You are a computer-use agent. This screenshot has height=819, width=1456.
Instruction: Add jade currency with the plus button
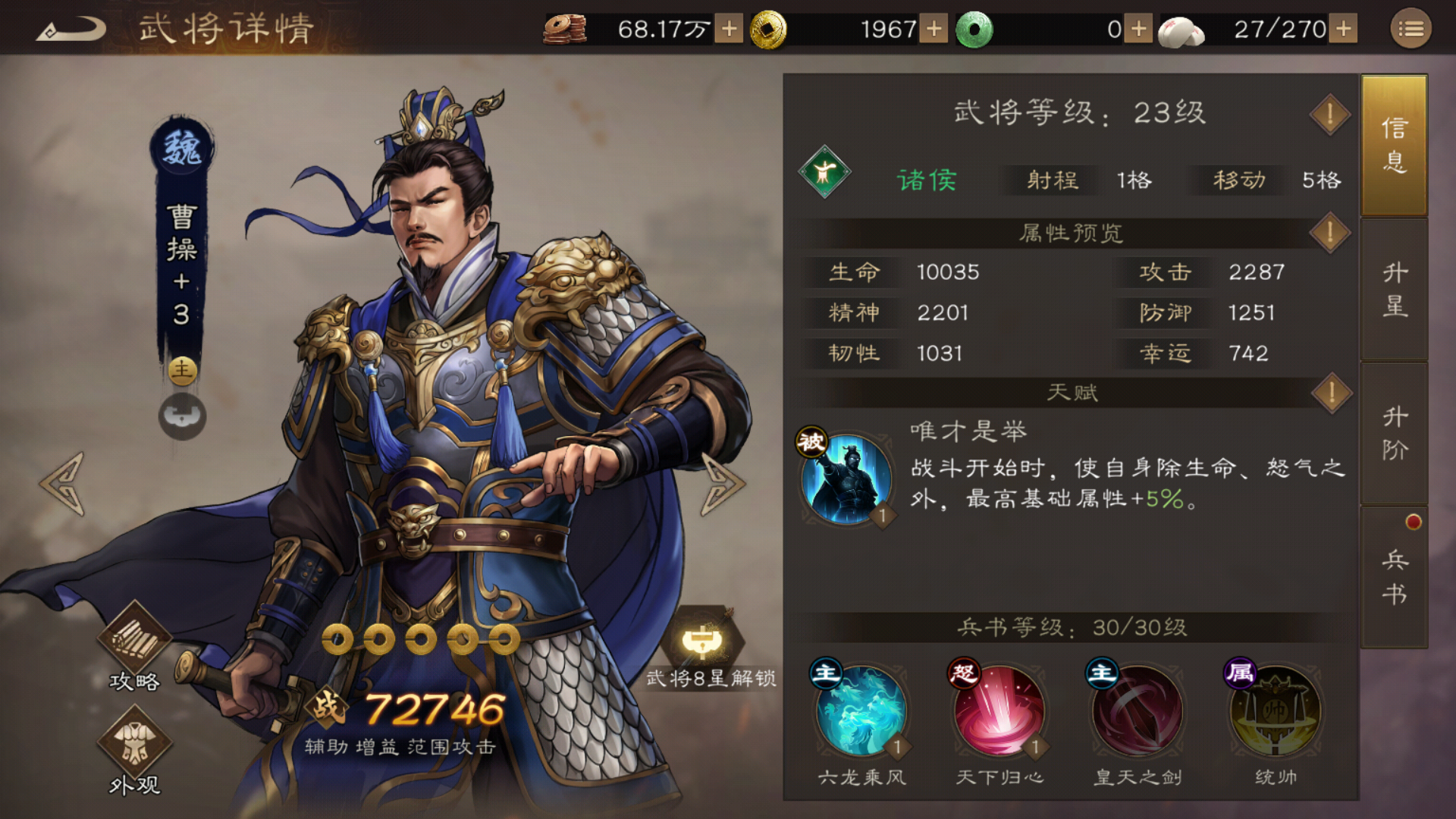1137,30
